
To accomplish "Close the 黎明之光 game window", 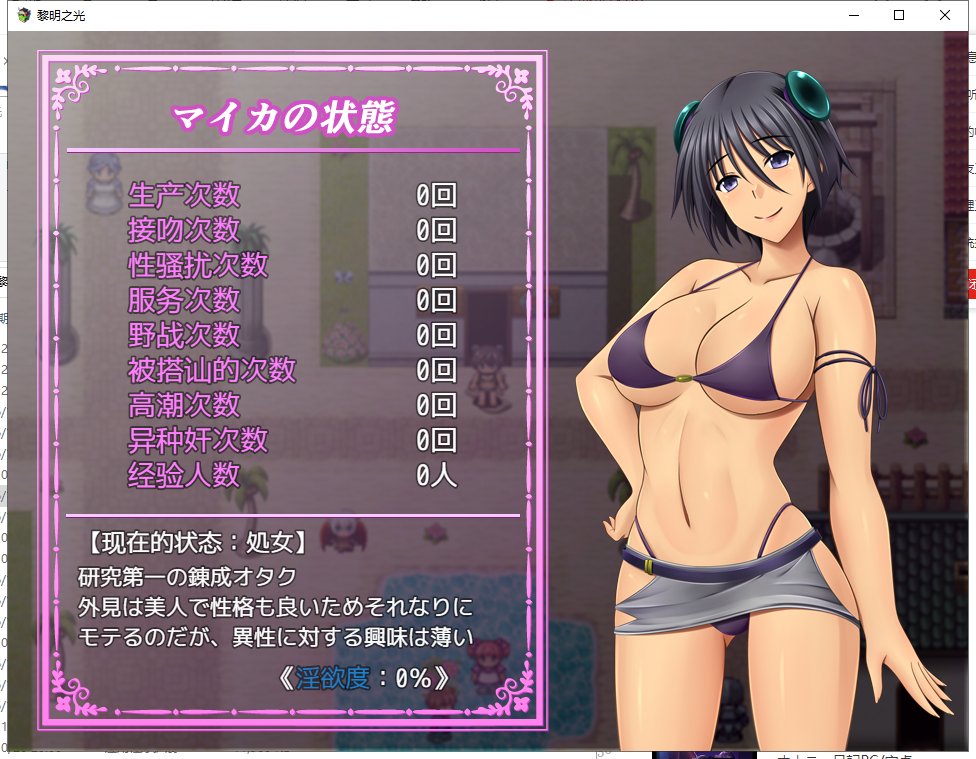I will (944, 15).
